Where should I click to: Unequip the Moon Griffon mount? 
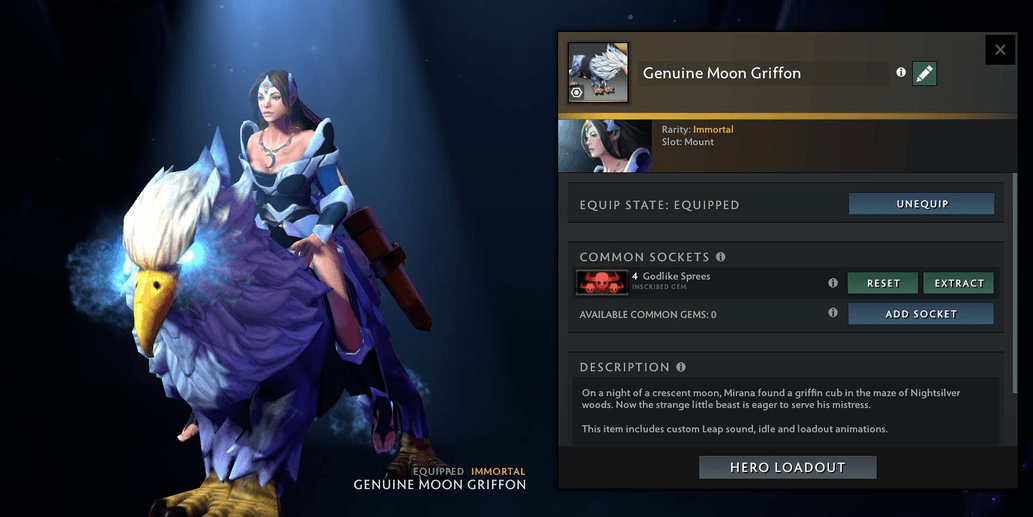pyautogui.click(x=921, y=204)
